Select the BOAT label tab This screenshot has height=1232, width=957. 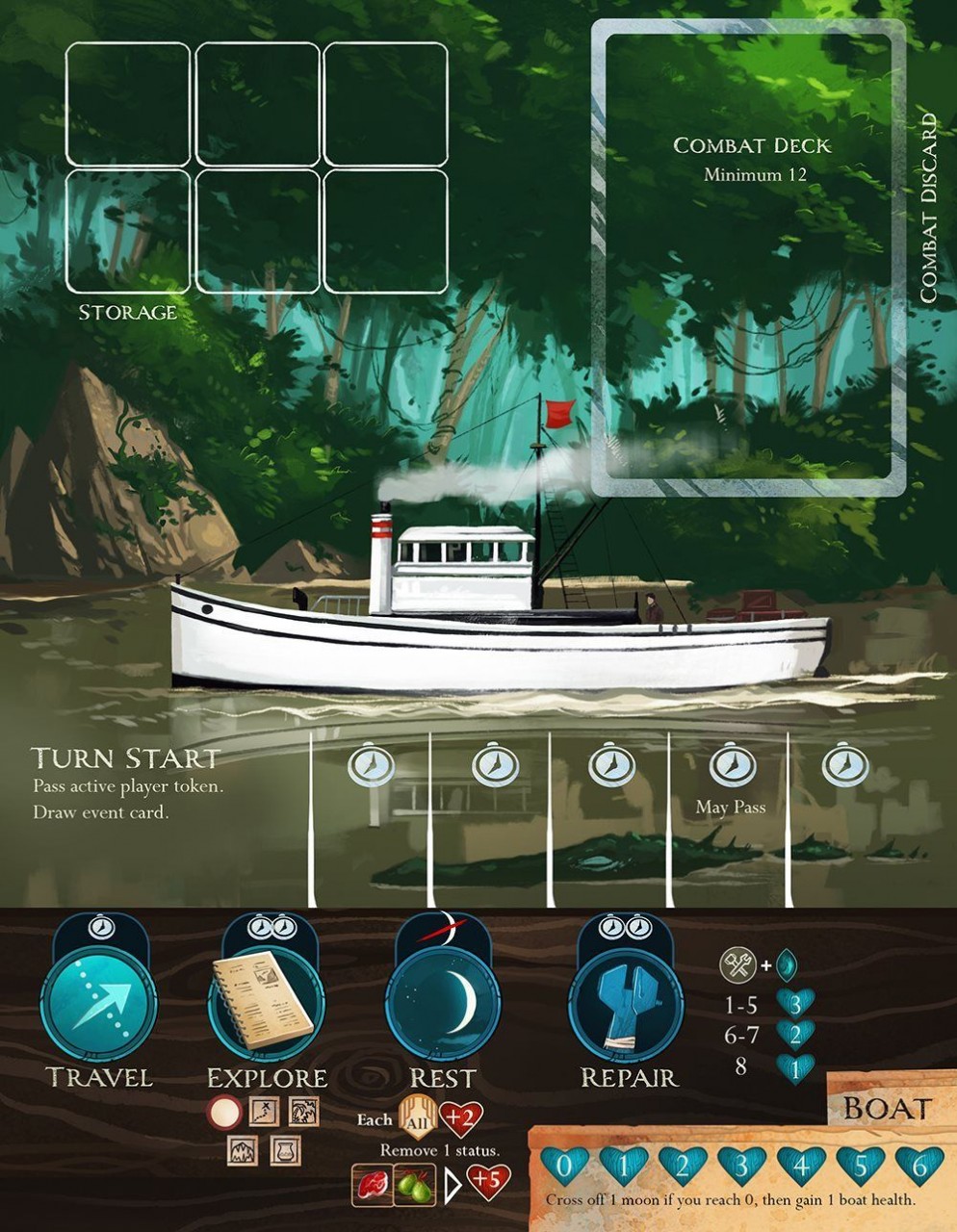coord(888,1108)
